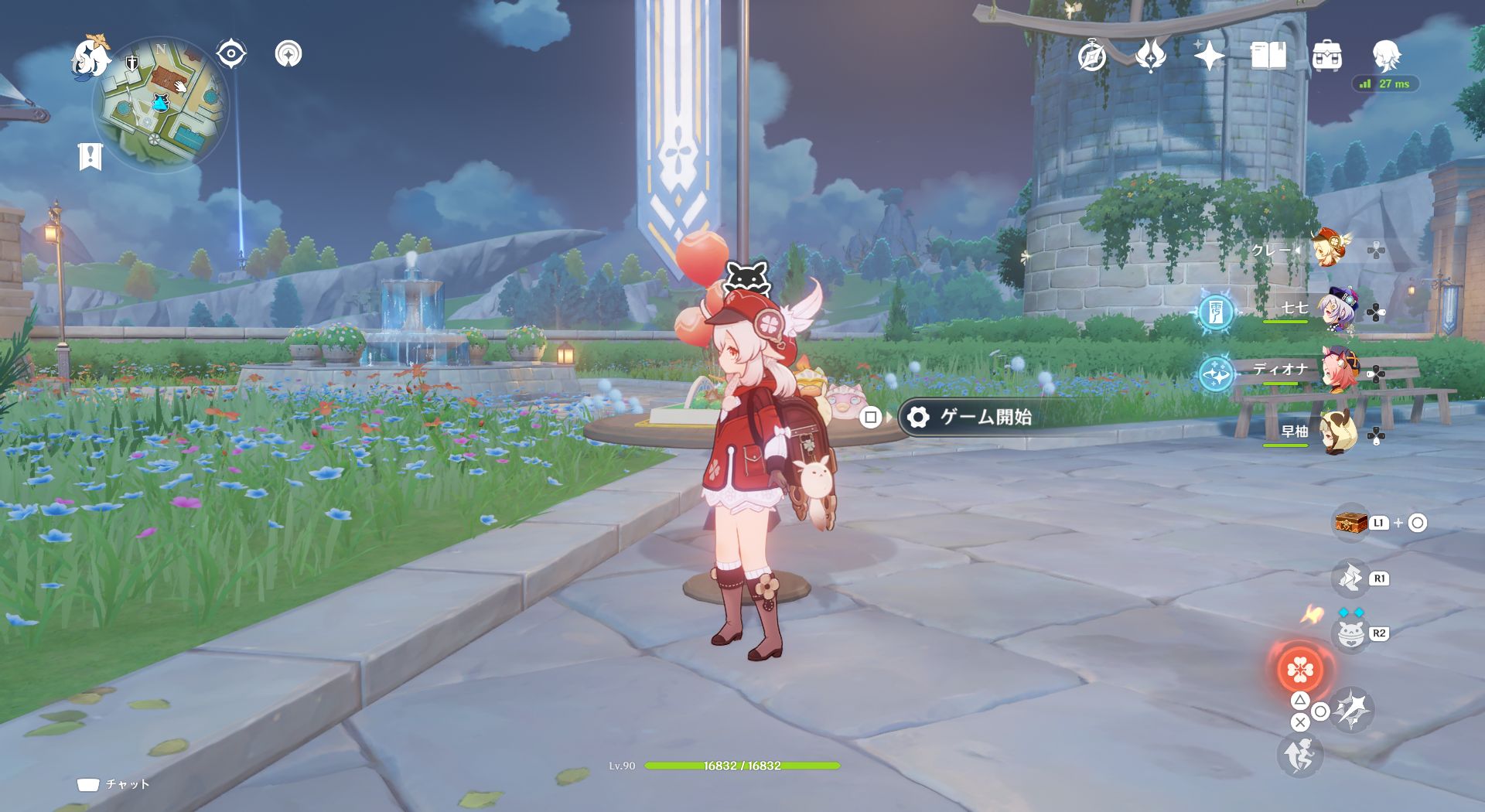Toggle the eye-shaped elemental sight icon
This screenshot has height=812, width=1485.
230,54
